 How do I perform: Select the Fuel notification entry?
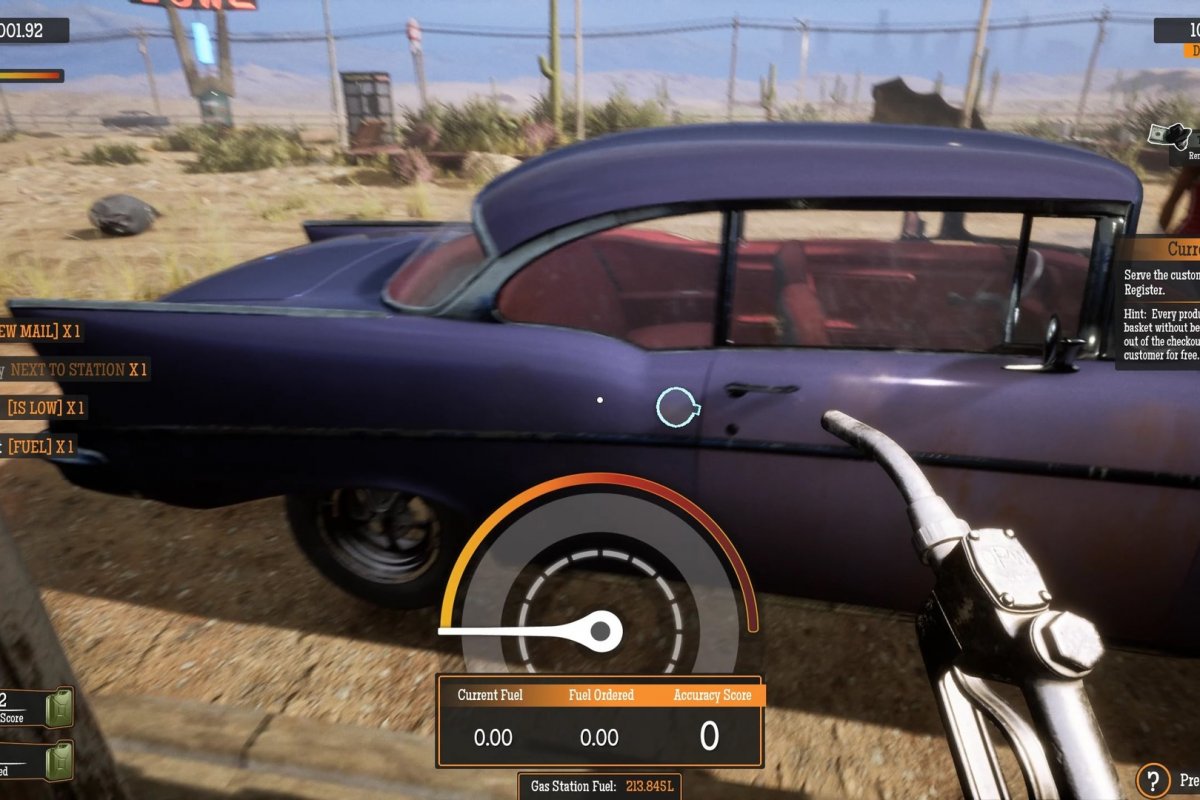[41, 447]
